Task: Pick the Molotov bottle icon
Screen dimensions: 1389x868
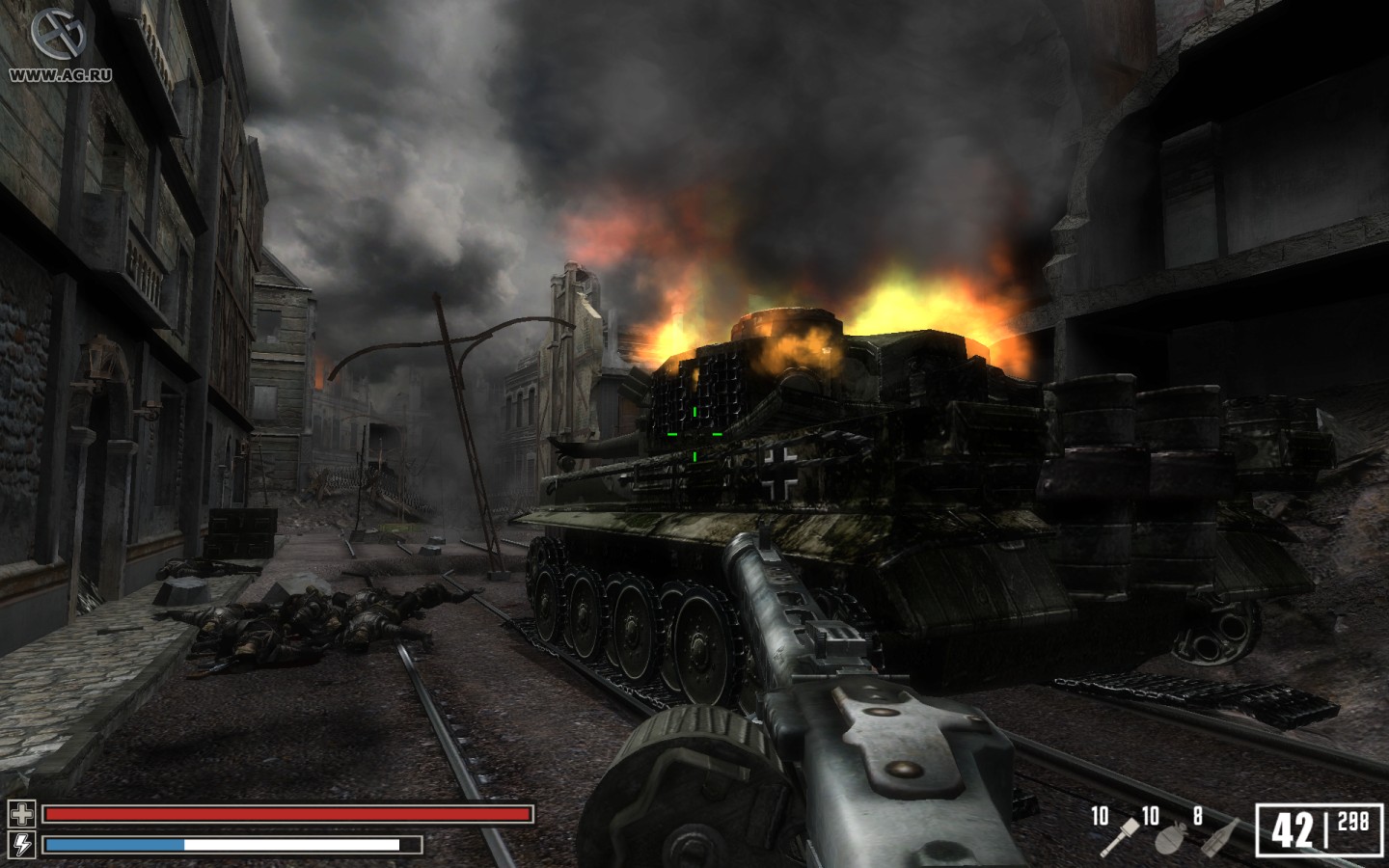Action: tap(1223, 835)
